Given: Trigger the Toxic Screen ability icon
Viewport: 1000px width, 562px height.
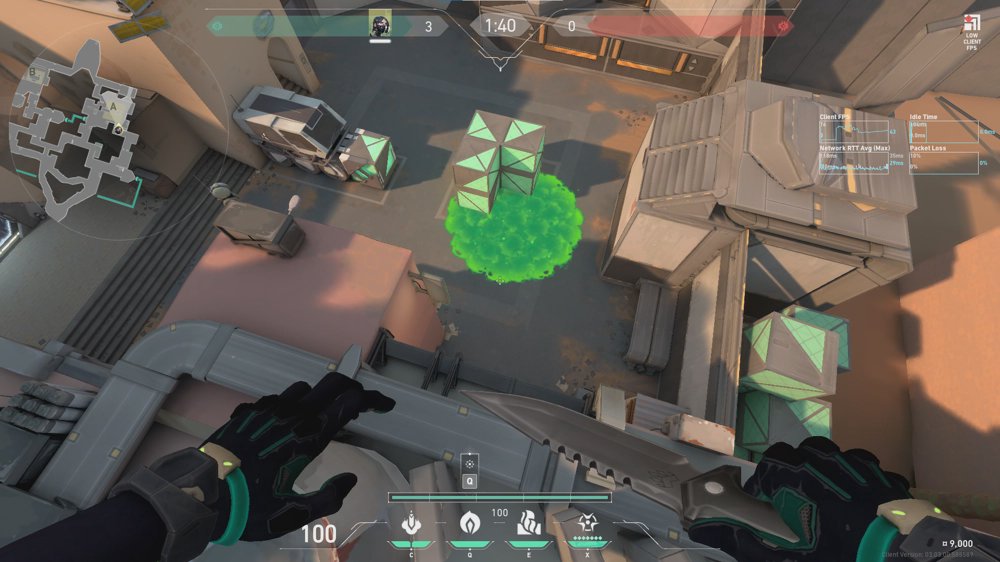Looking at the screenshot, I should (x=527, y=522).
